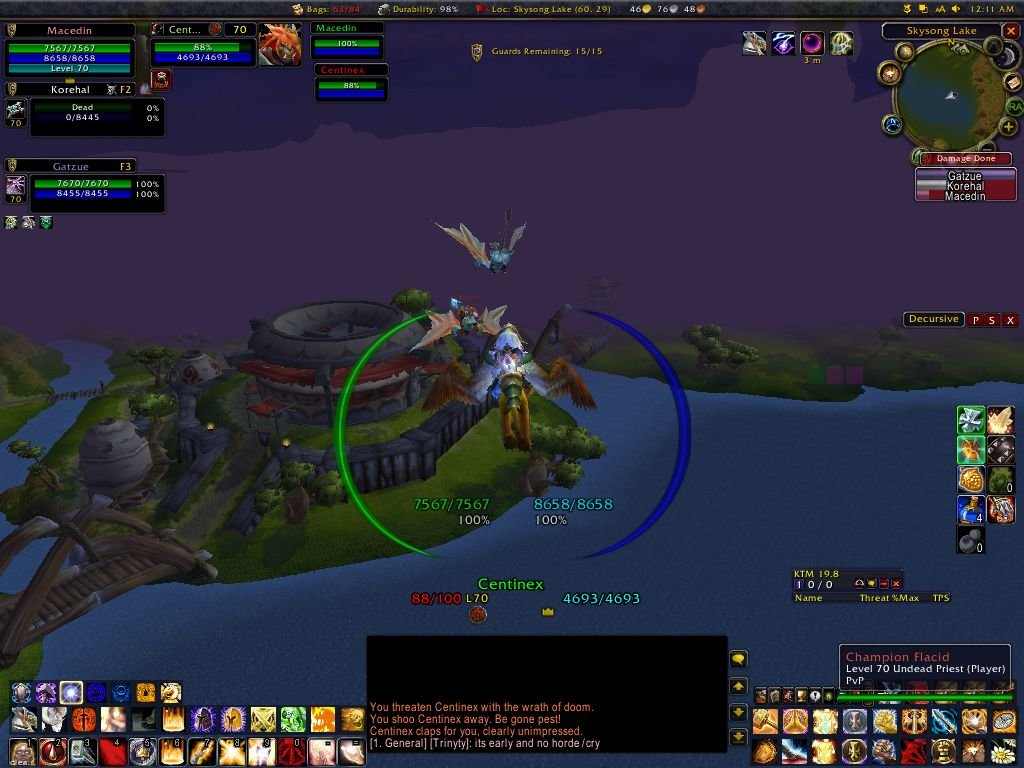Open the chat speech bubble menu
The width and height of the screenshot is (1024, 768).
click(x=738, y=659)
